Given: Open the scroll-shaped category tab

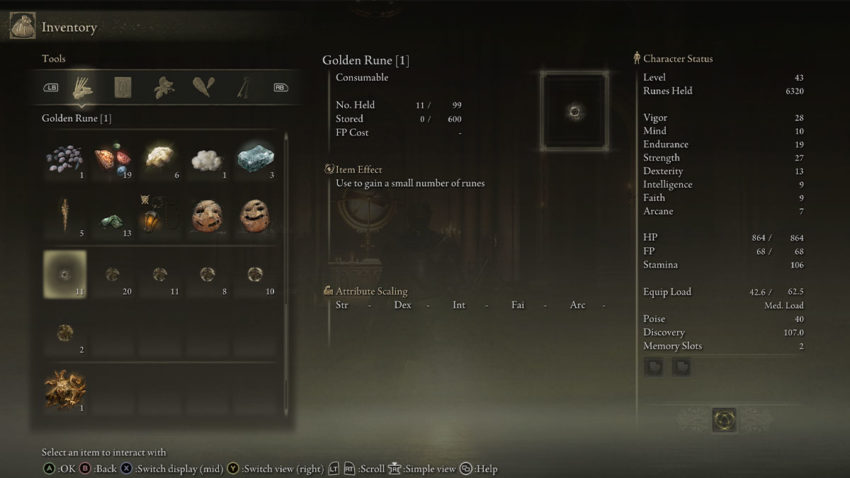Looking at the screenshot, I should pyautogui.click(x=122, y=87).
